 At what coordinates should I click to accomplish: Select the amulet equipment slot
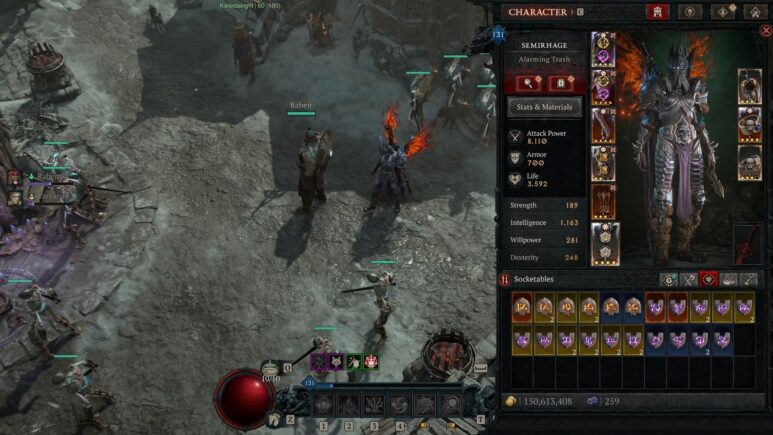tap(750, 85)
